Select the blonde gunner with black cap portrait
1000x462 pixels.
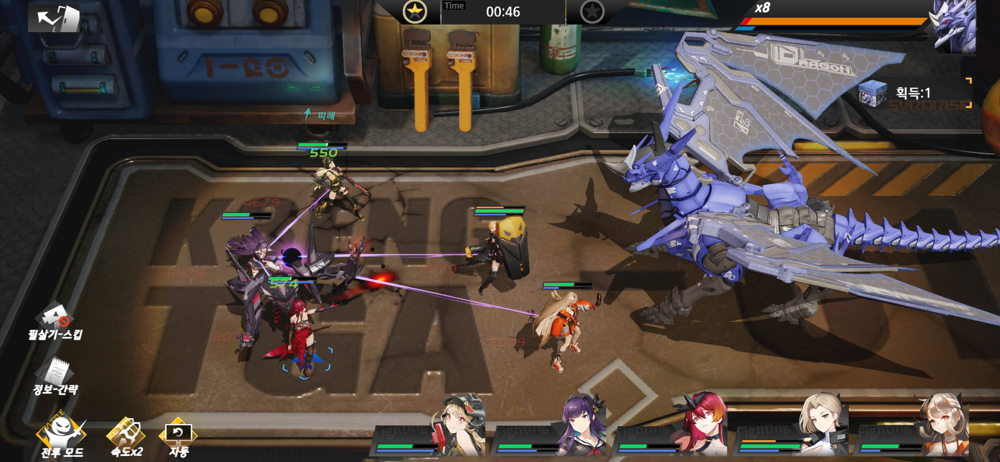tap(458, 424)
